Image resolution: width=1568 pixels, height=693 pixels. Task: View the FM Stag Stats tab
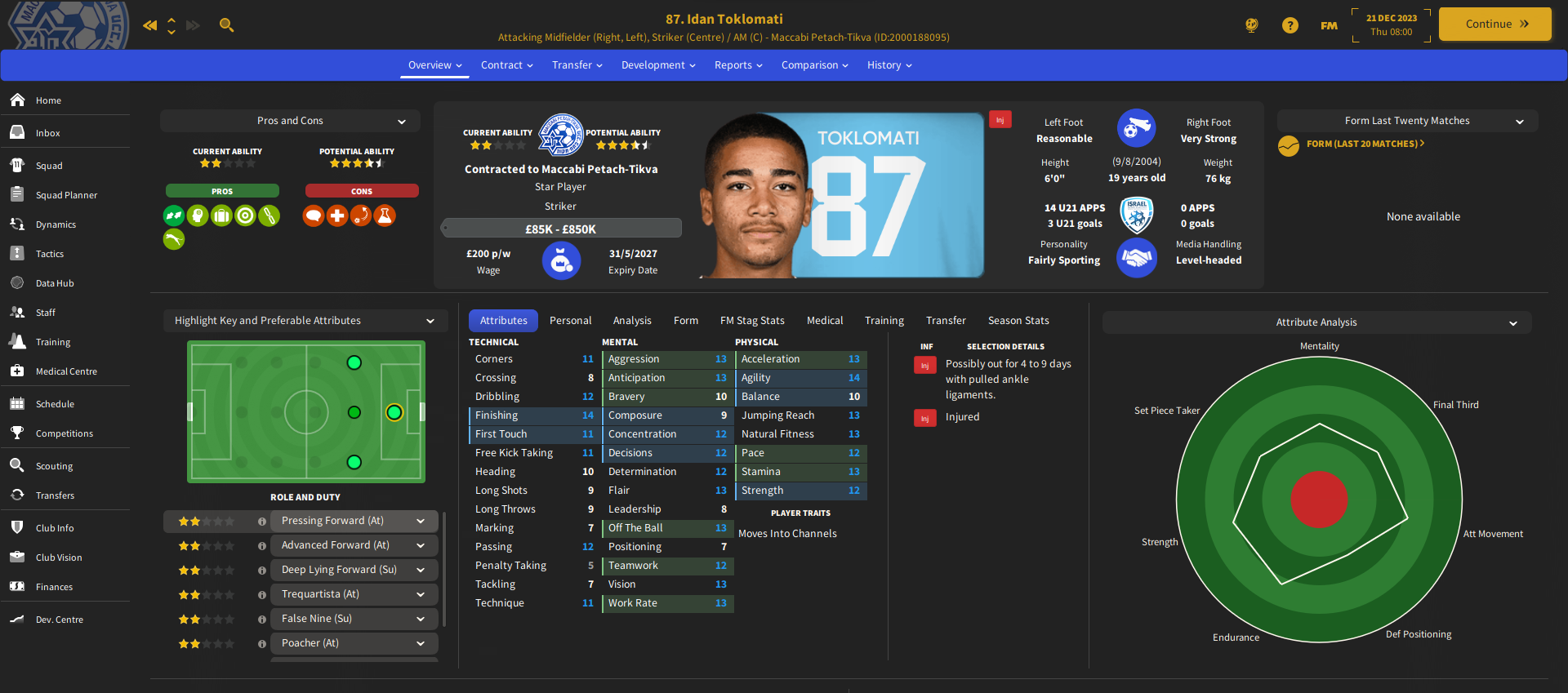coord(752,321)
